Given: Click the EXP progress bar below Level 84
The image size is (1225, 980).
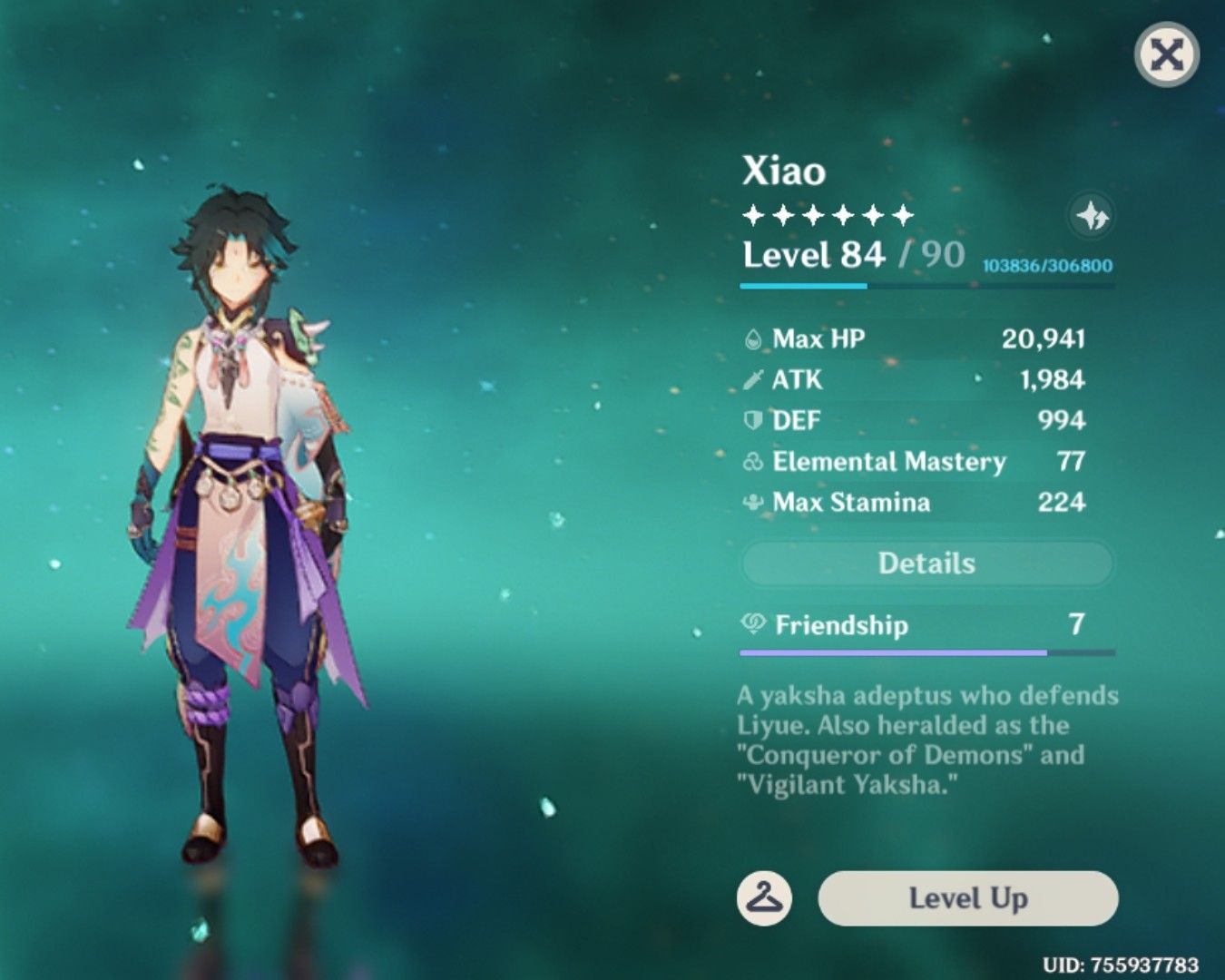Looking at the screenshot, I should 926,287.
